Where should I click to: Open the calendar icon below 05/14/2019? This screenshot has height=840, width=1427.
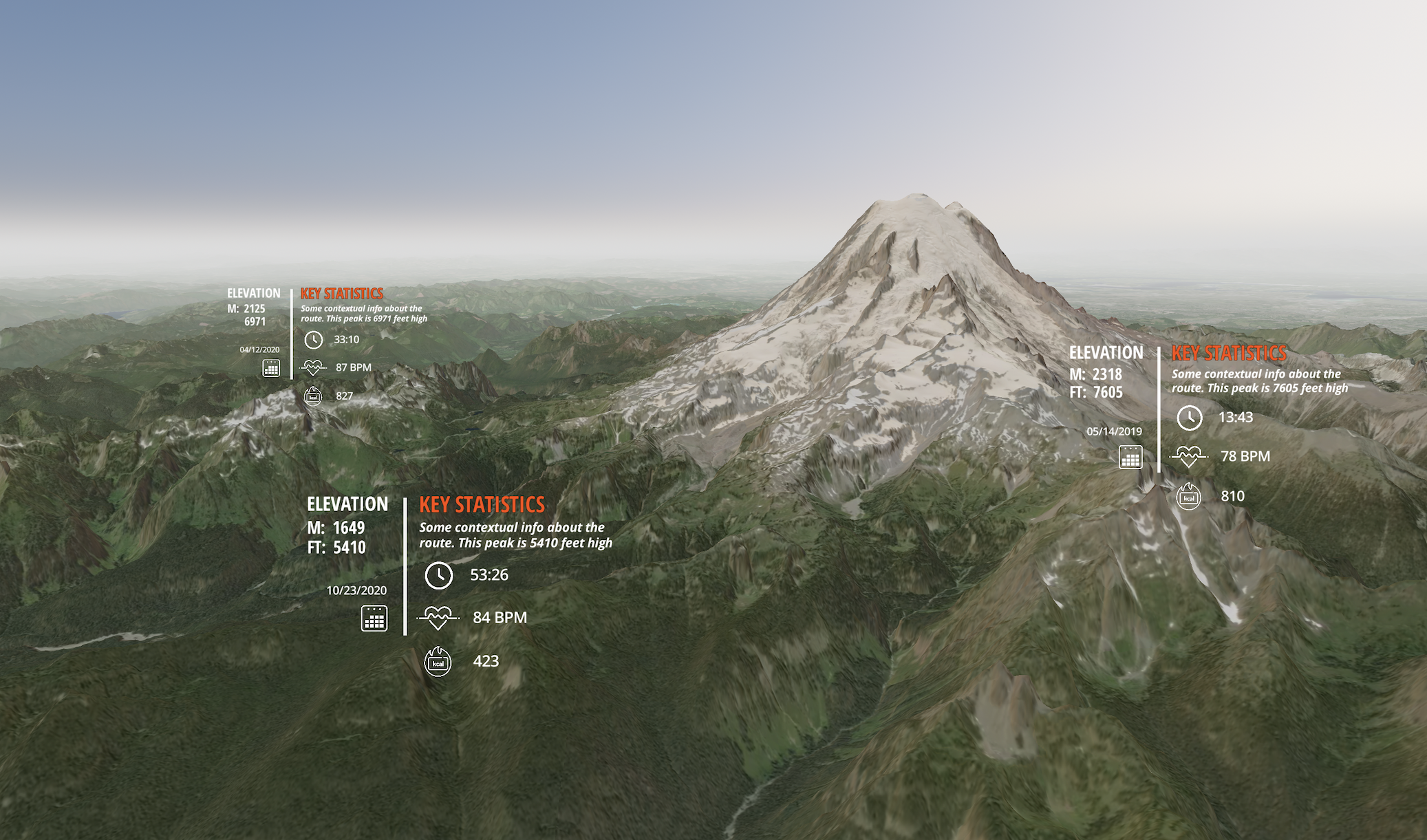click(x=1130, y=457)
